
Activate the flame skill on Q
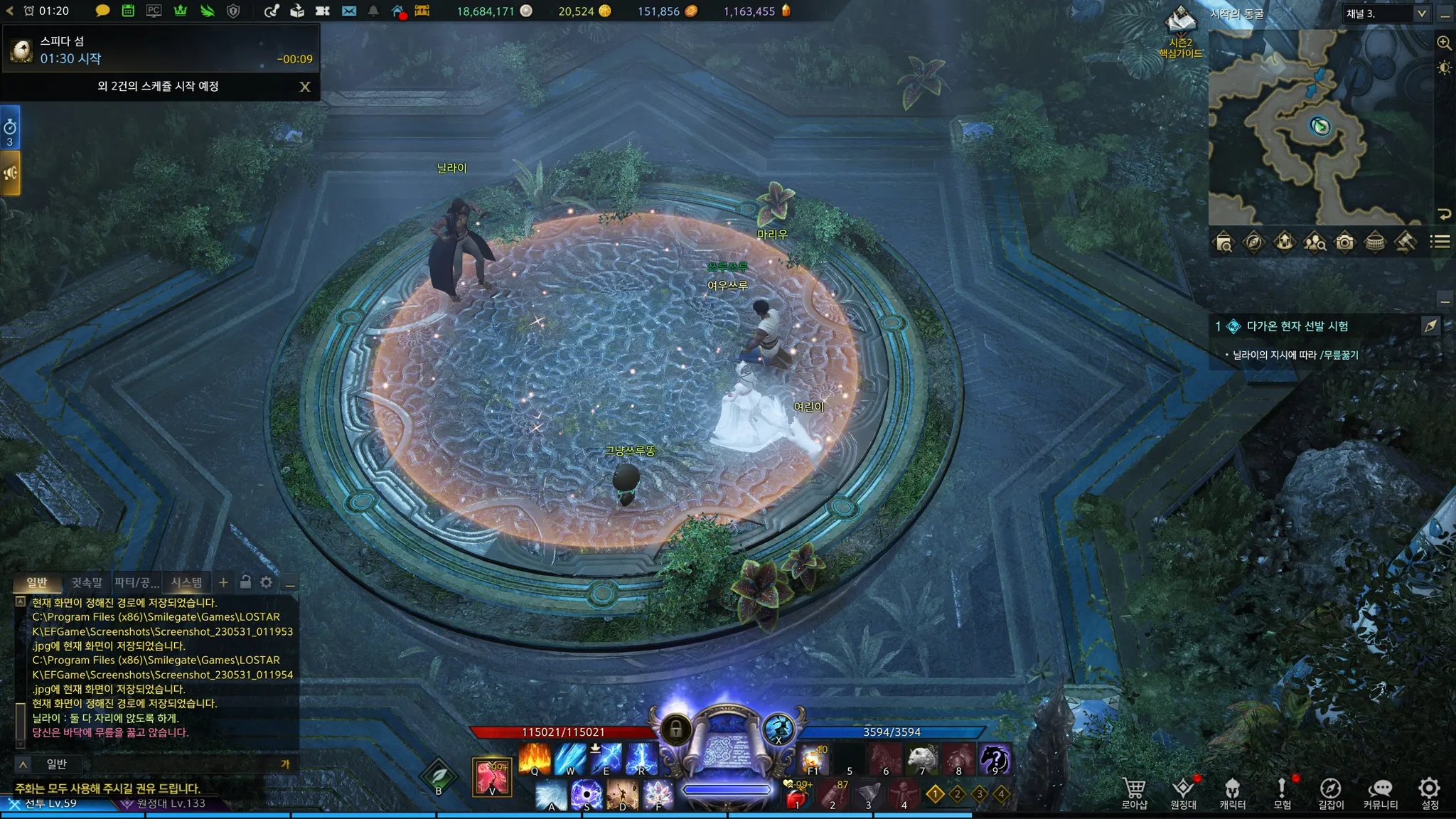[x=535, y=759]
